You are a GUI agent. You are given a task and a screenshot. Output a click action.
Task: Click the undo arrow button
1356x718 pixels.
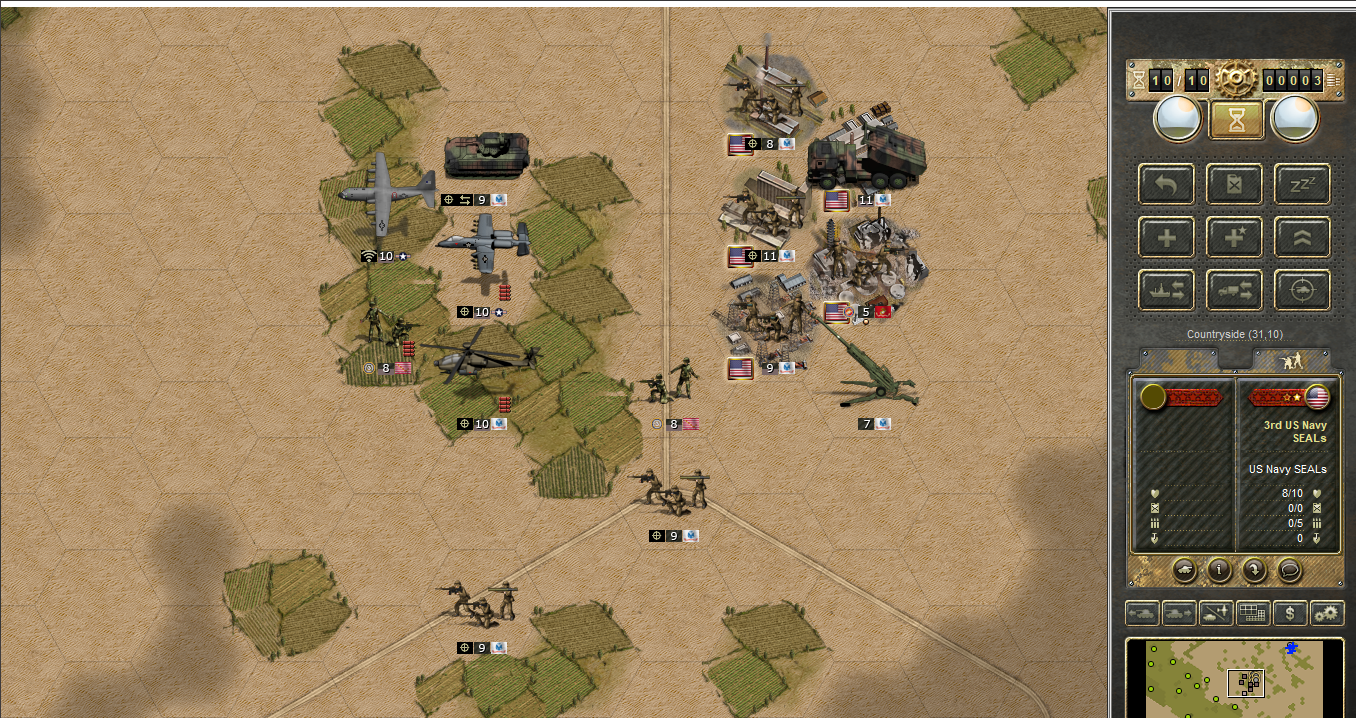[1166, 185]
